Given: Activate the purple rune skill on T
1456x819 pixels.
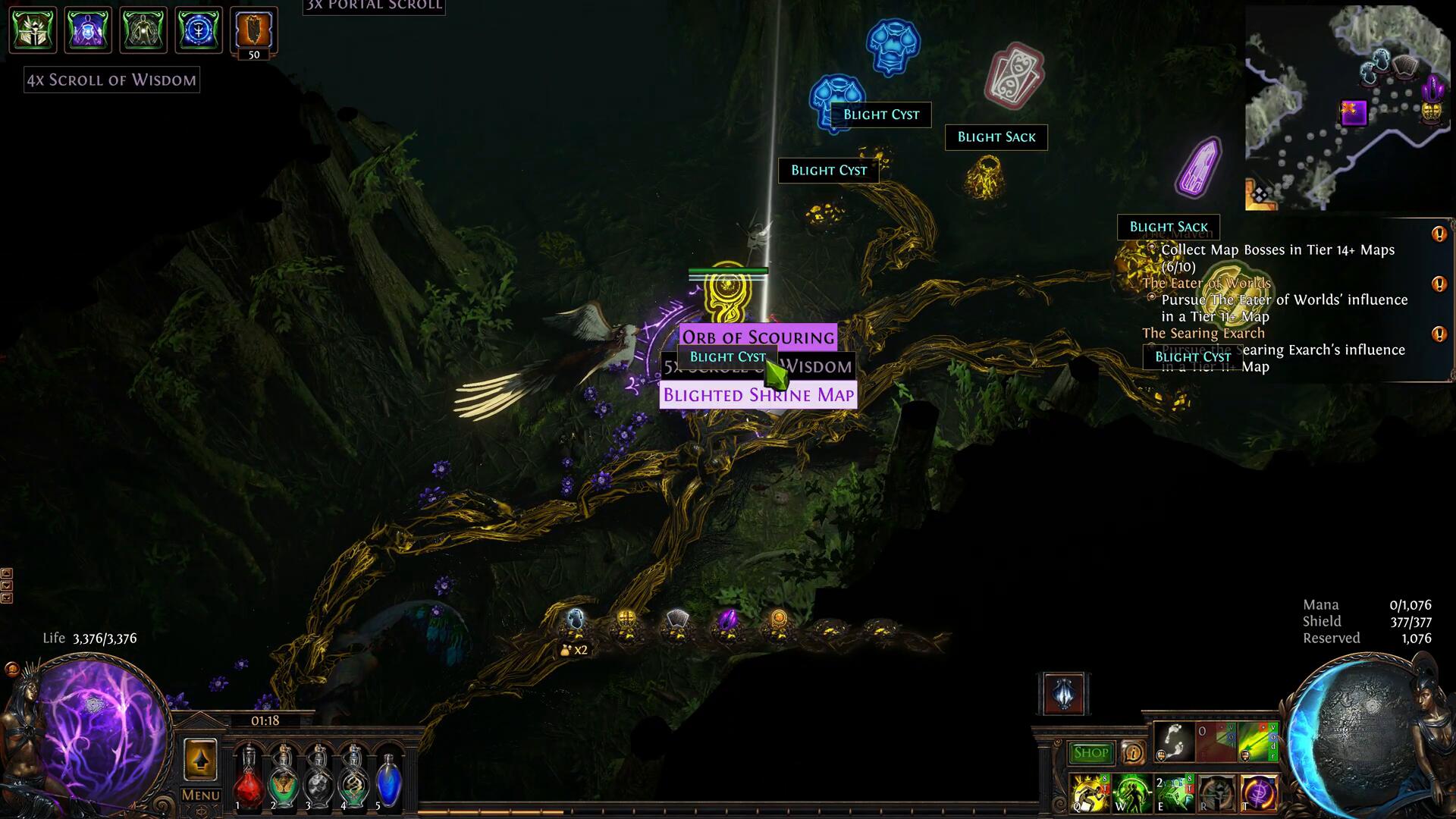Looking at the screenshot, I should 1258,793.
